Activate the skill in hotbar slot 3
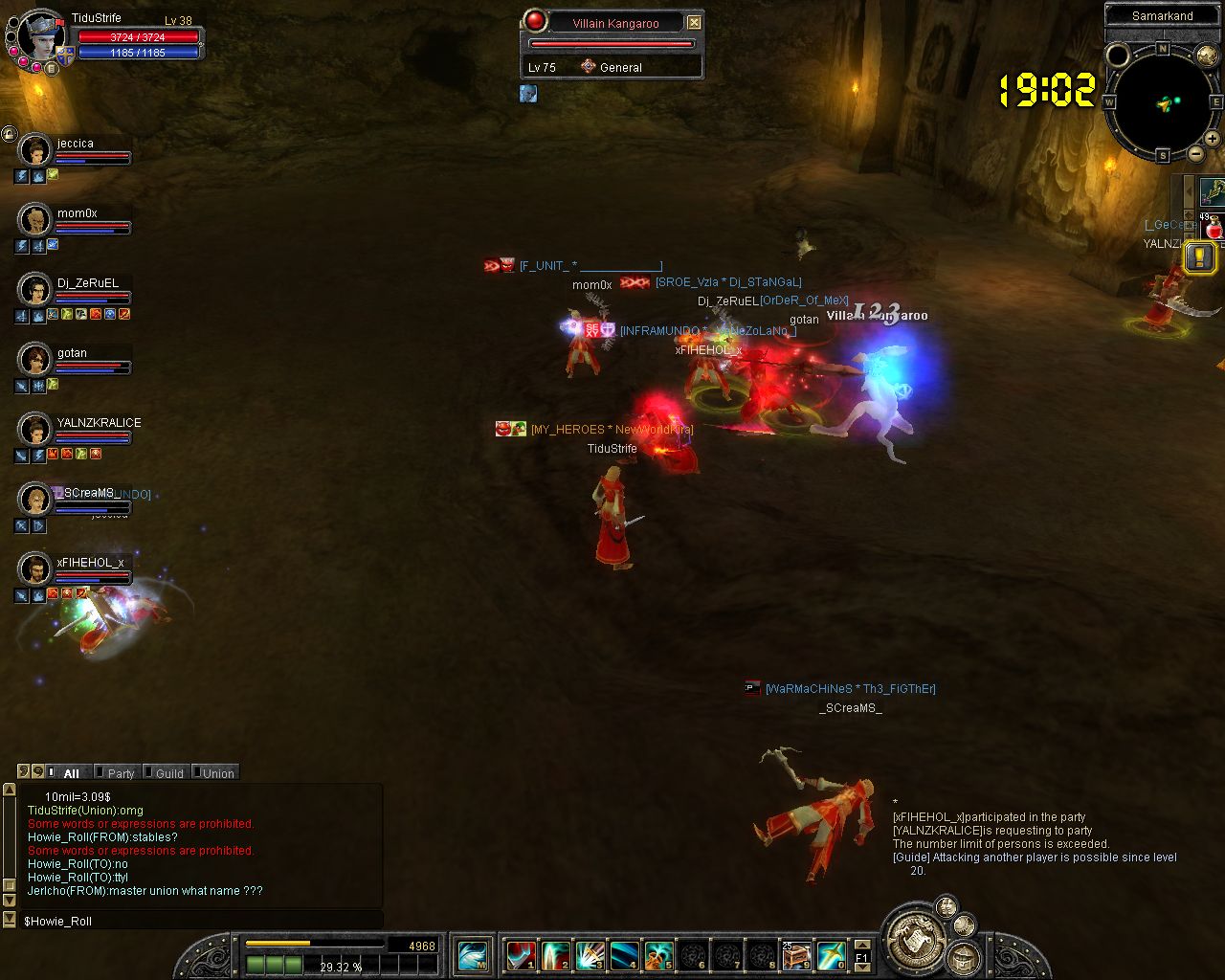This screenshot has width=1225, height=980. [x=590, y=955]
